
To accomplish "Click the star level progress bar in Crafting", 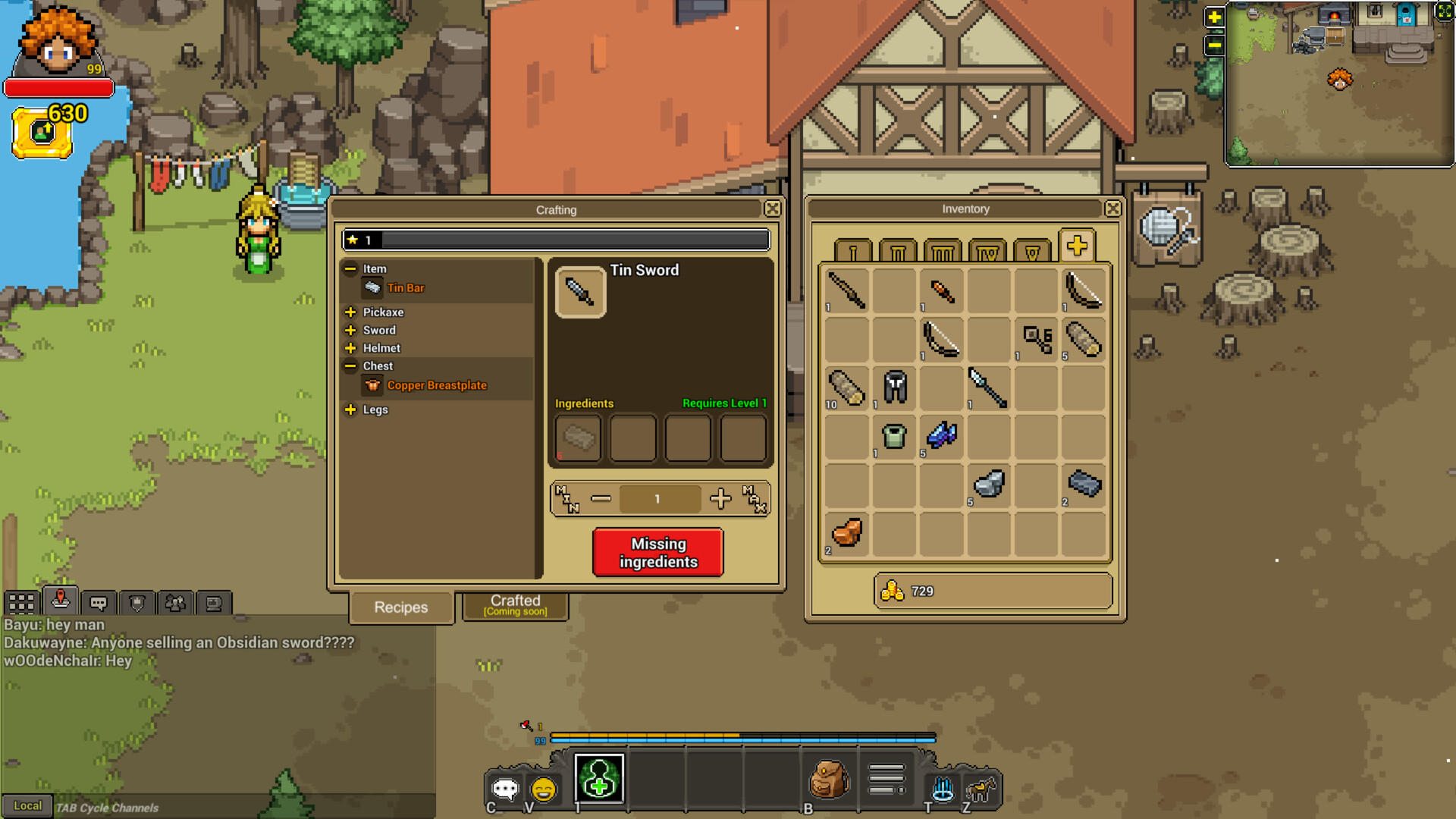I will pyautogui.click(x=556, y=240).
